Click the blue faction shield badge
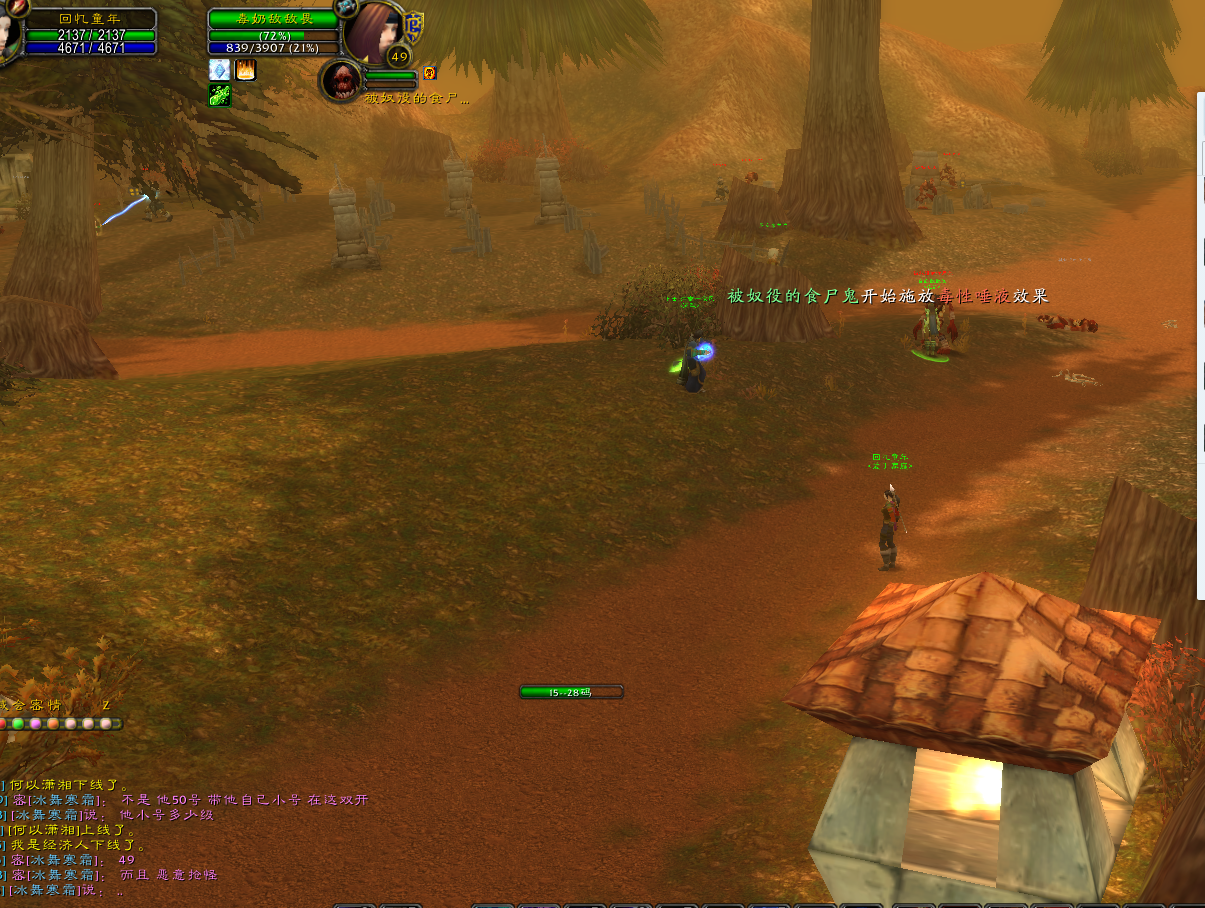The width and height of the screenshot is (1205, 908). (412, 25)
